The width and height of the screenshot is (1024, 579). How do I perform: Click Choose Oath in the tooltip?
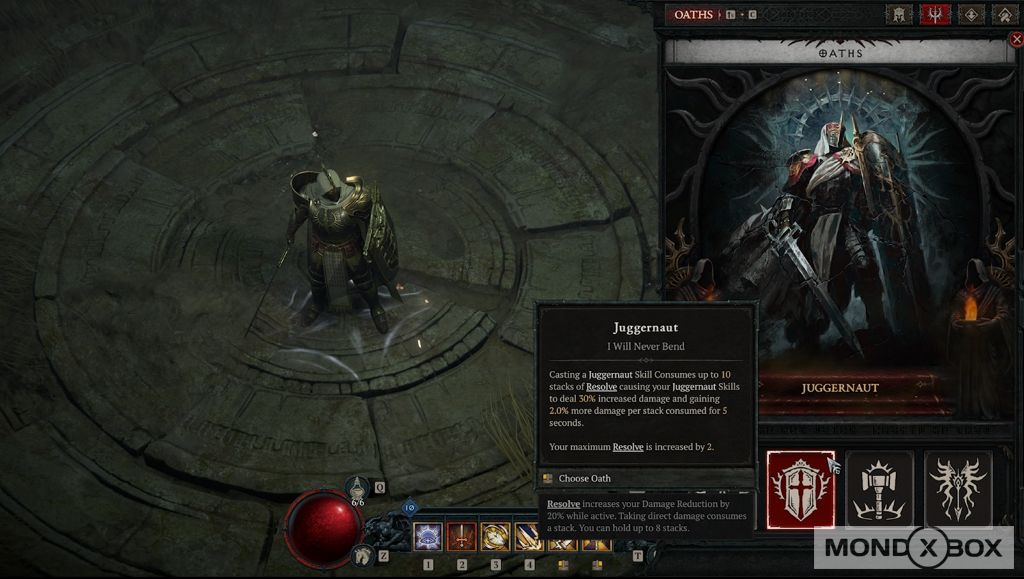coord(584,479)
